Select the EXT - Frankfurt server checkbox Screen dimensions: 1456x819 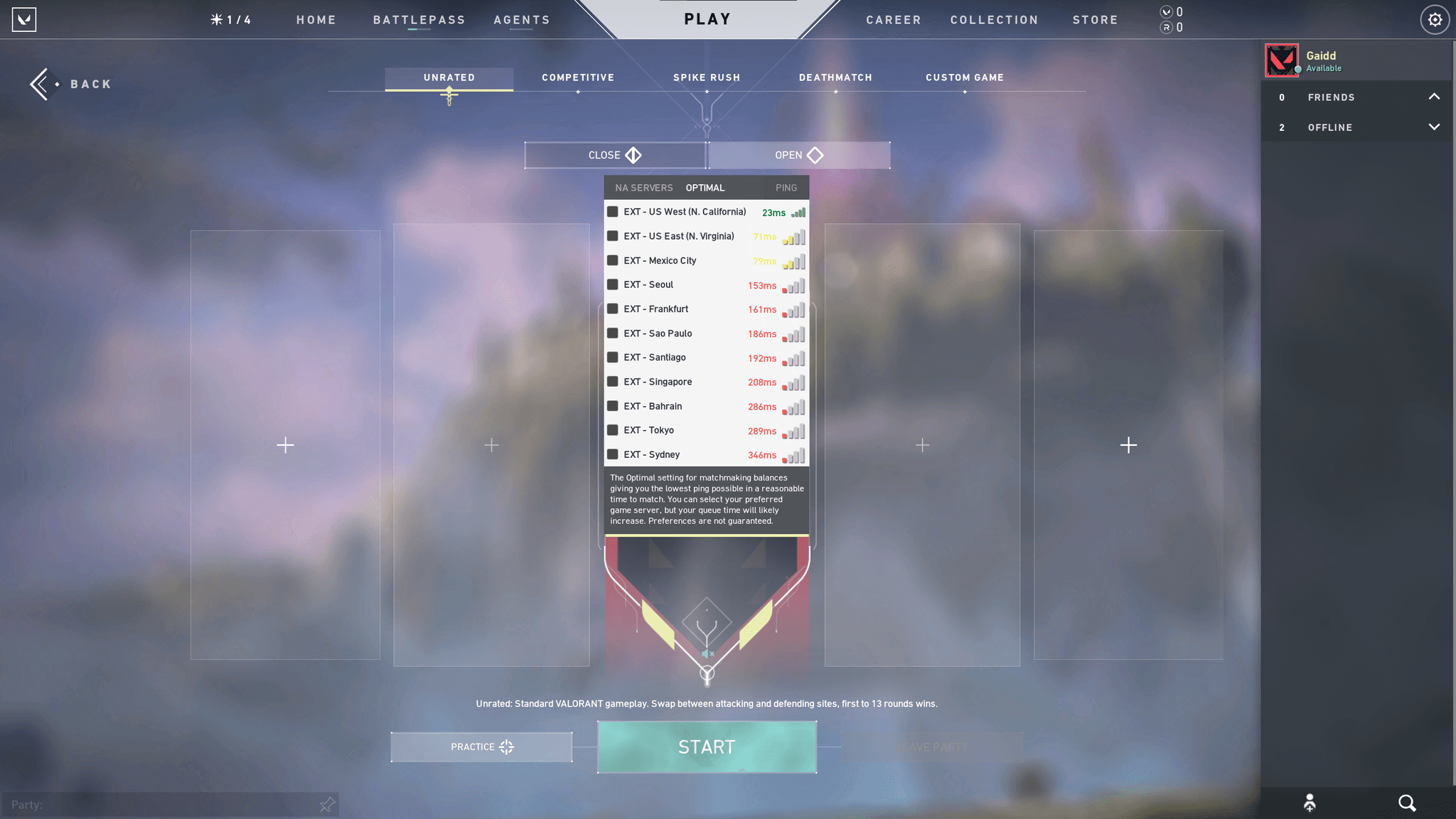click(613, 309)
